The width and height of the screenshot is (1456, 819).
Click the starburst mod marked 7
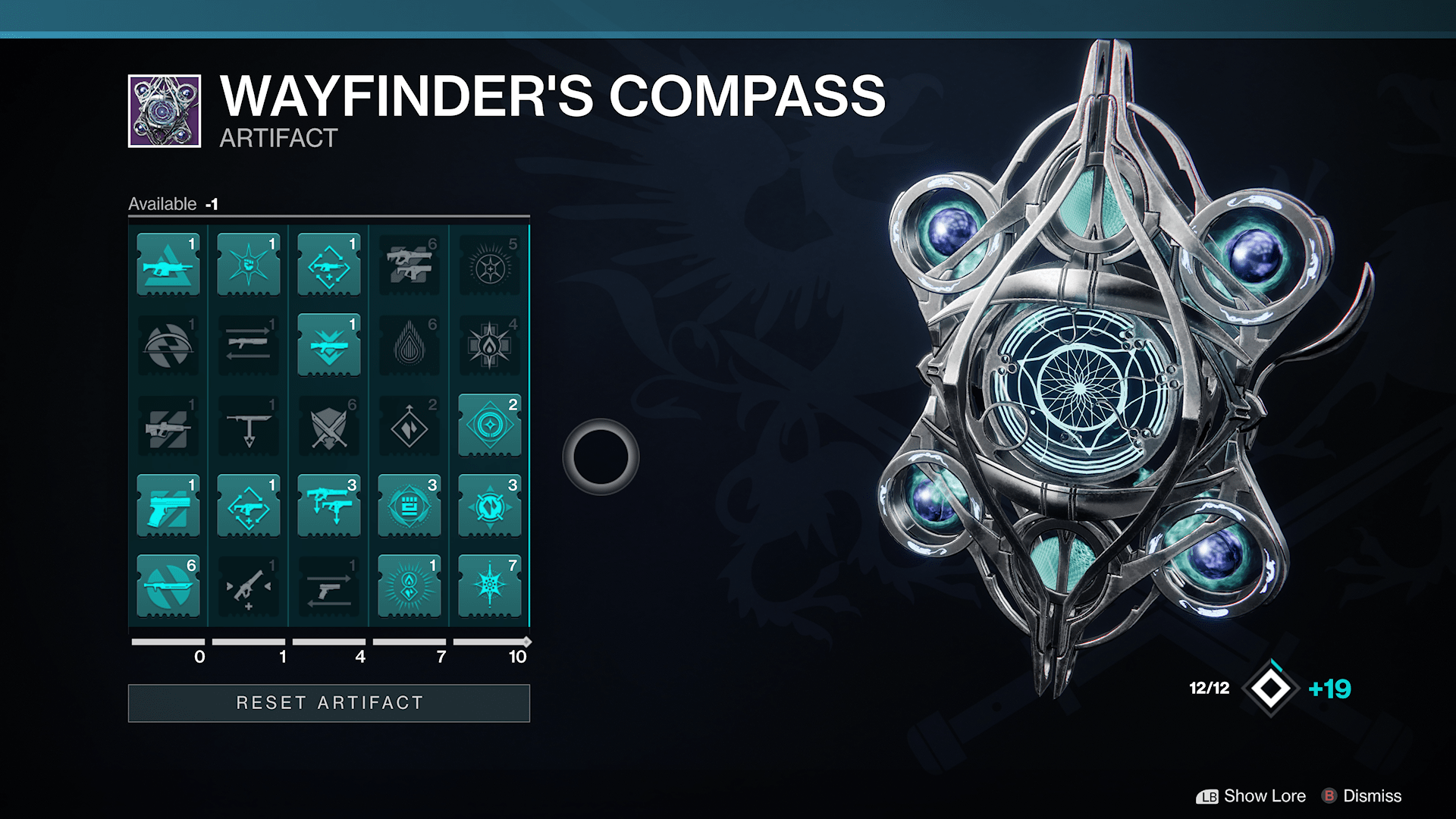(489, 586)
